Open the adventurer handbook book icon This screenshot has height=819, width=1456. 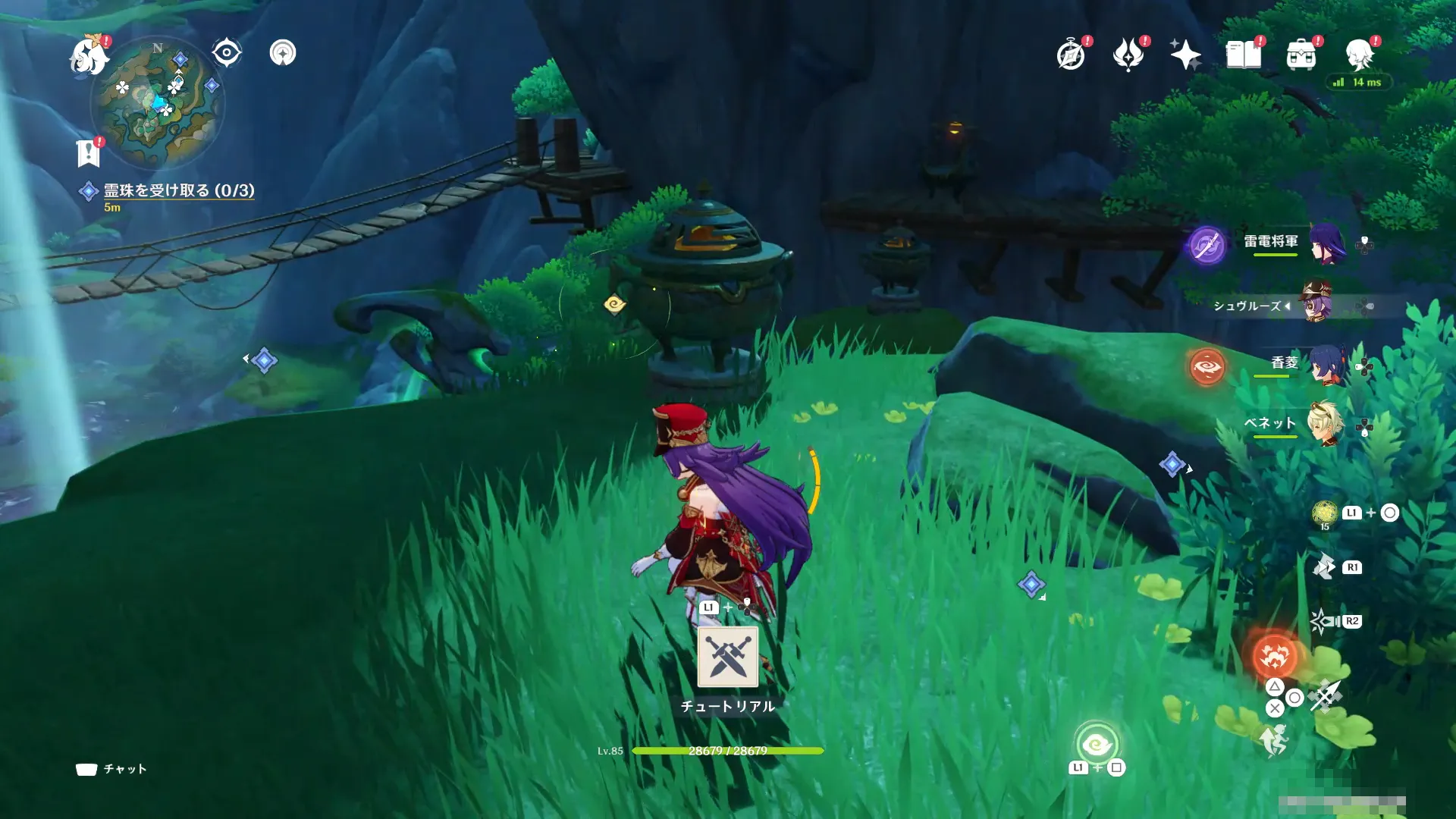1243,55
